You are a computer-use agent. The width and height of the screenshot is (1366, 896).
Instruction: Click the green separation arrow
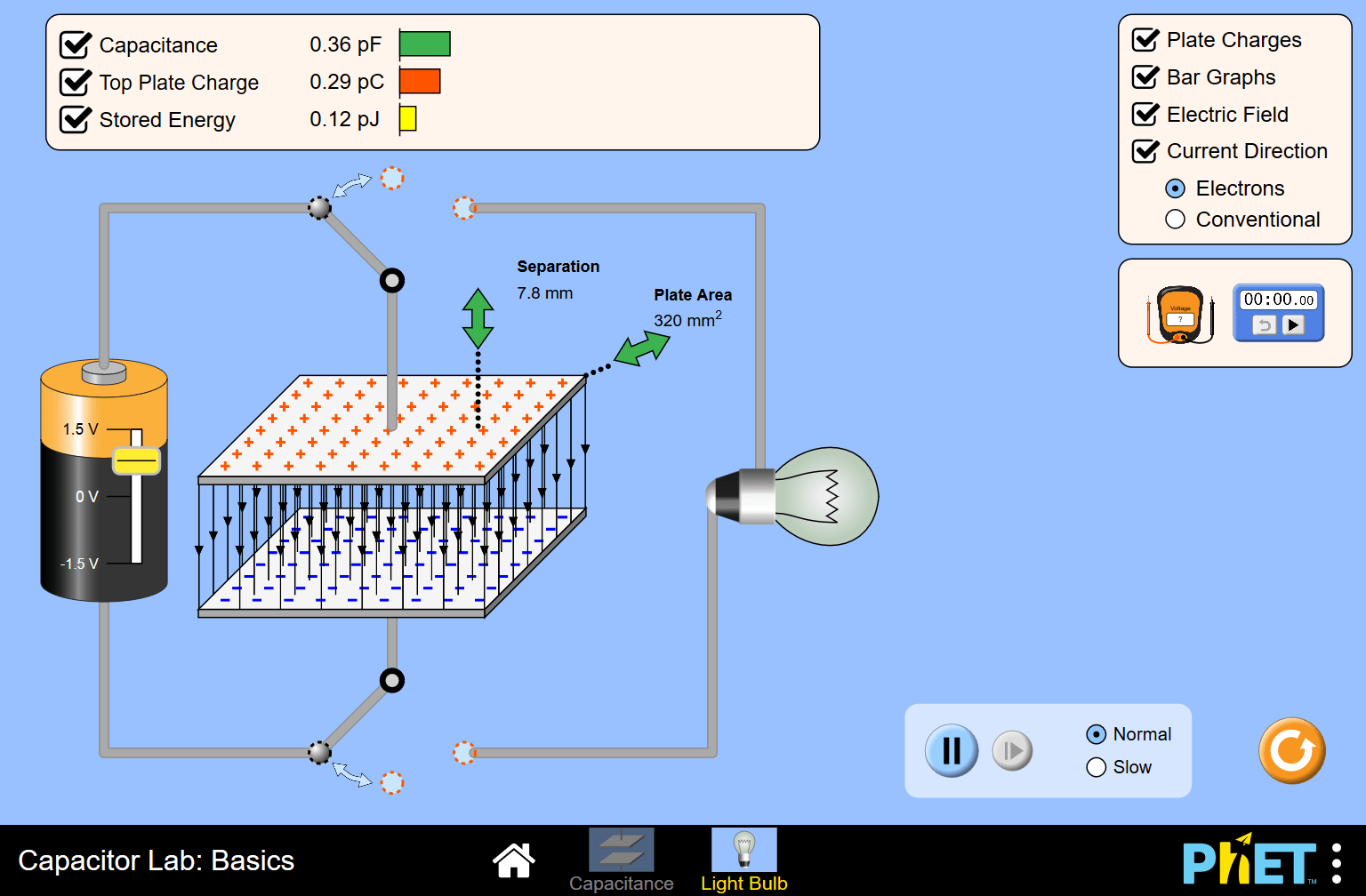tap(477, 316)
